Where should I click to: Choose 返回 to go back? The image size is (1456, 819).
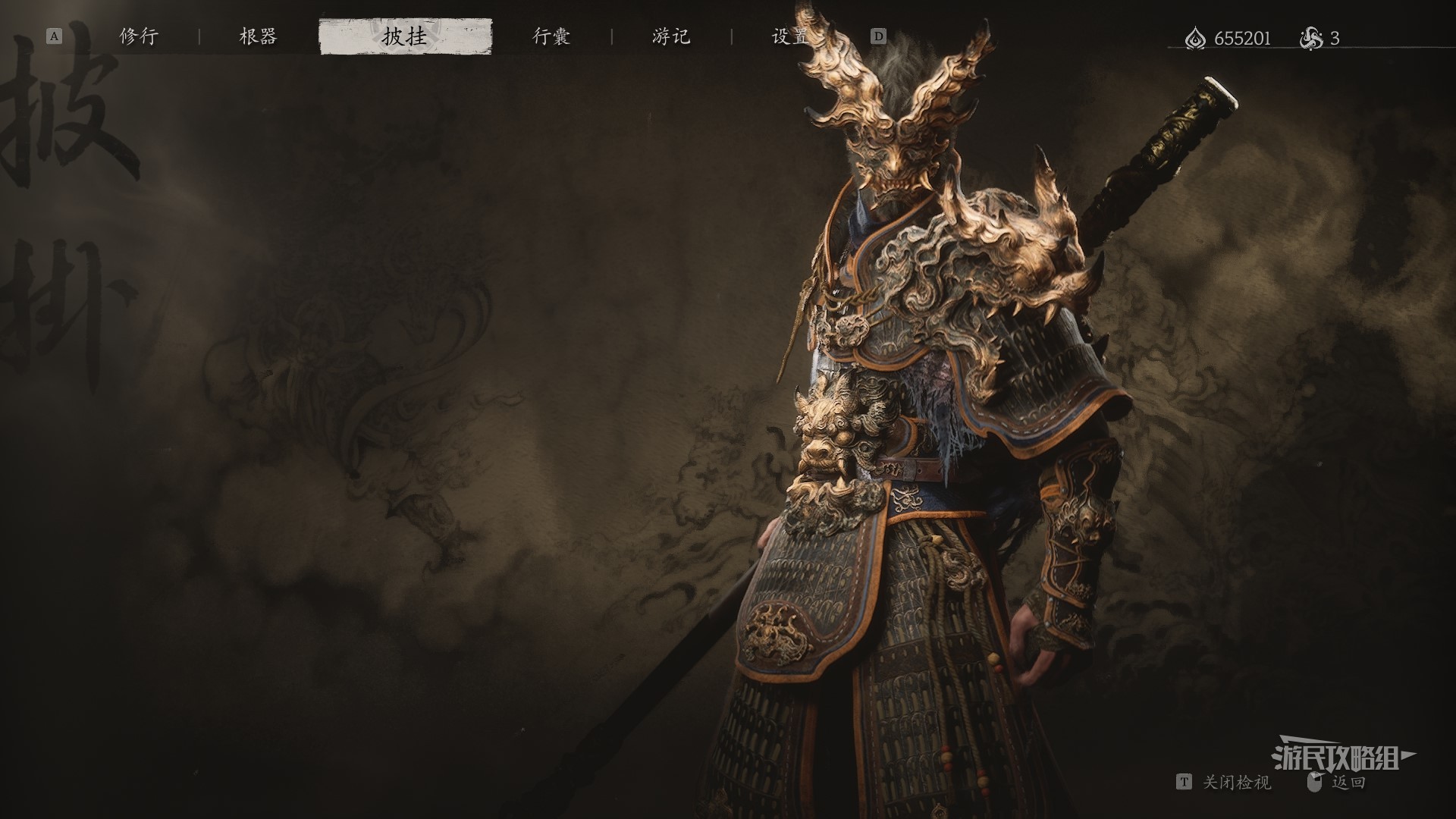(1348, 783)
